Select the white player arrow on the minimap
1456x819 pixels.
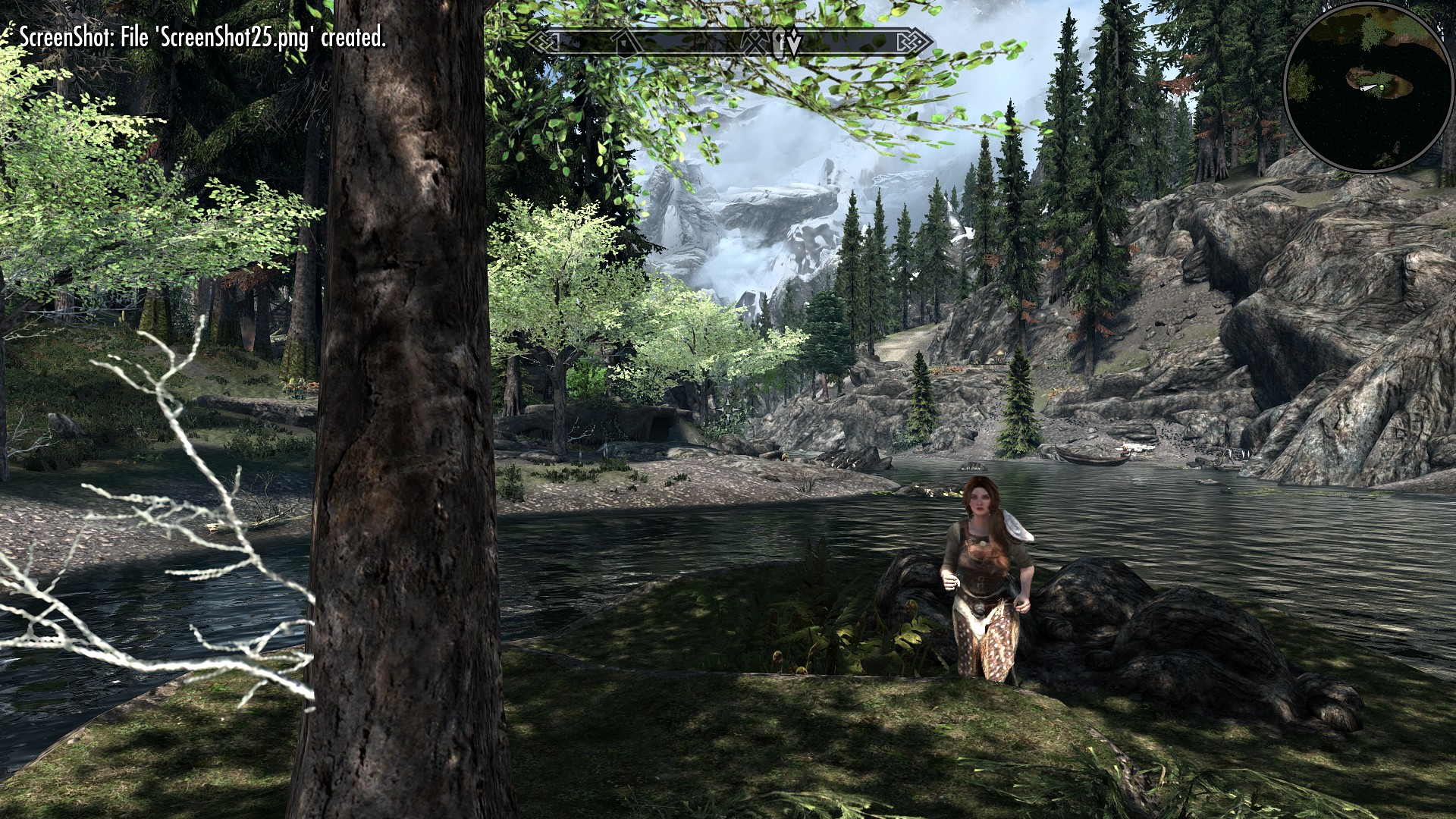1369,87
